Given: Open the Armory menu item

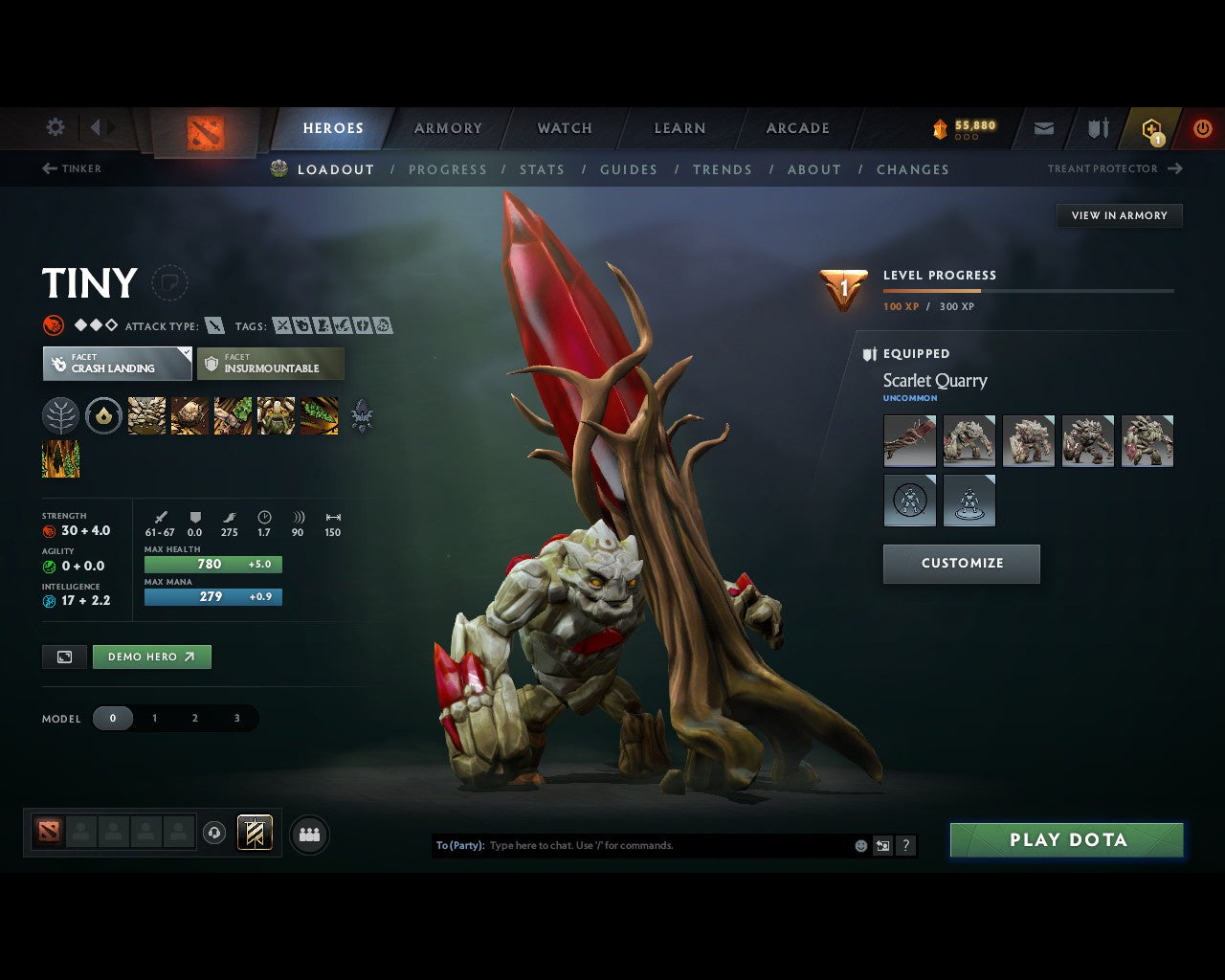Looking at the screenshot, I should 448,127.
